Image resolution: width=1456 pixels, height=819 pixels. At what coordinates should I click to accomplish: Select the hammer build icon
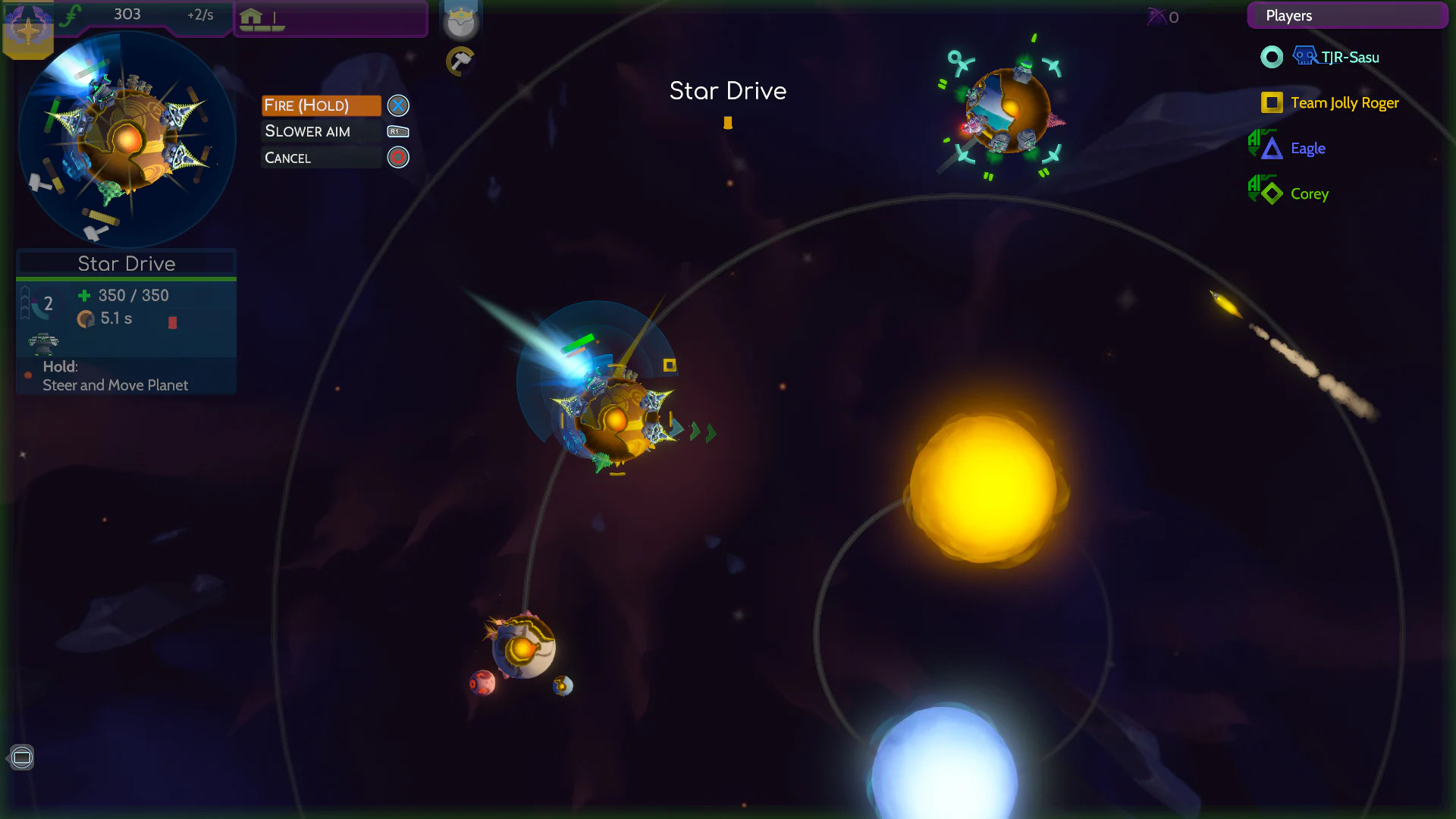(461, 61)
